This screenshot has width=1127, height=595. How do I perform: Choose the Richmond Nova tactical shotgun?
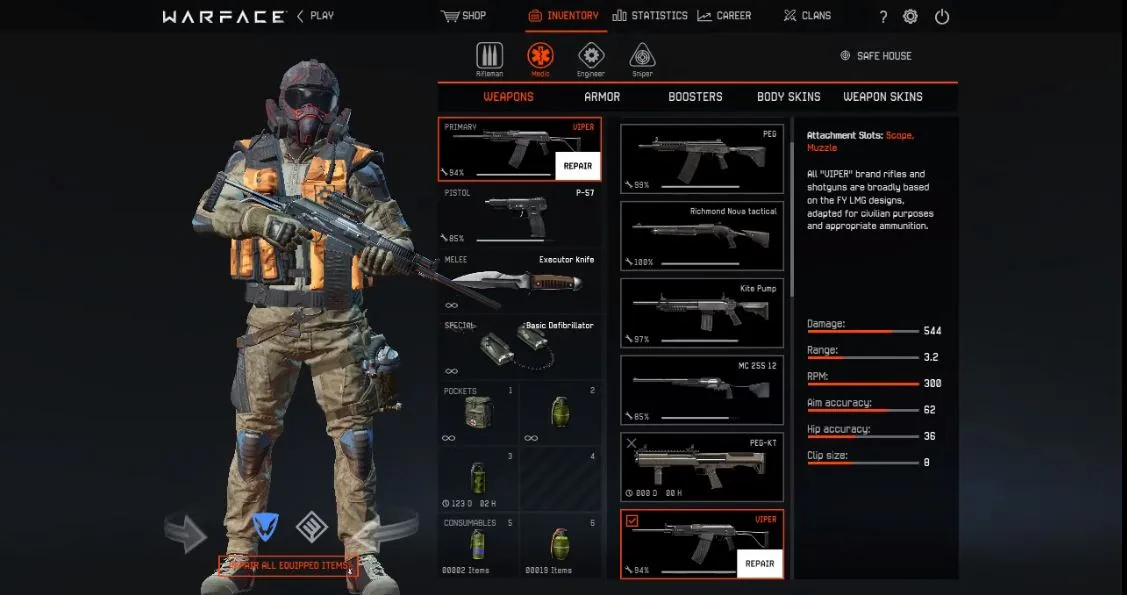(x=702, y=236)
